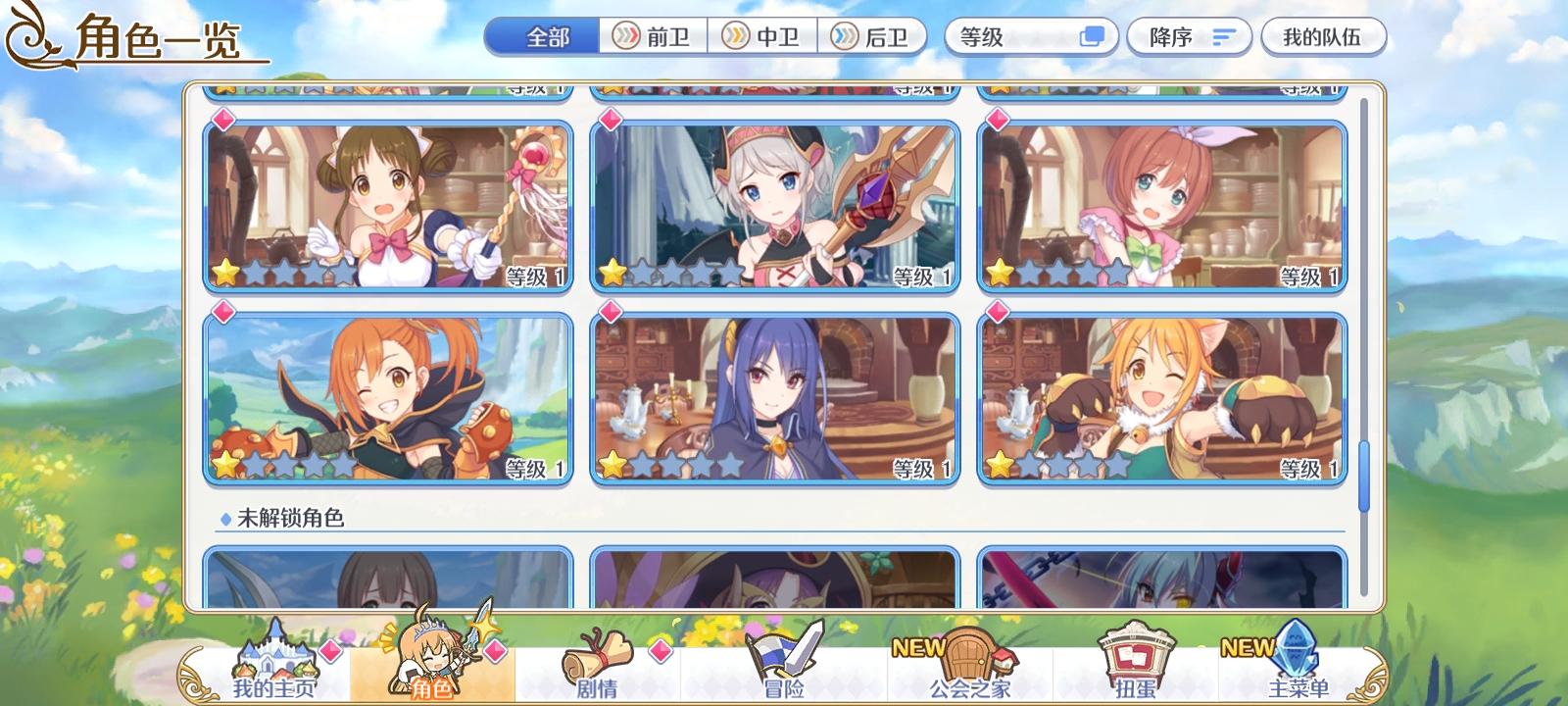Screen dimensions: 1568x706
Task: Open 我的队伍 to view my teams
Action: [x=1324, y=36]
